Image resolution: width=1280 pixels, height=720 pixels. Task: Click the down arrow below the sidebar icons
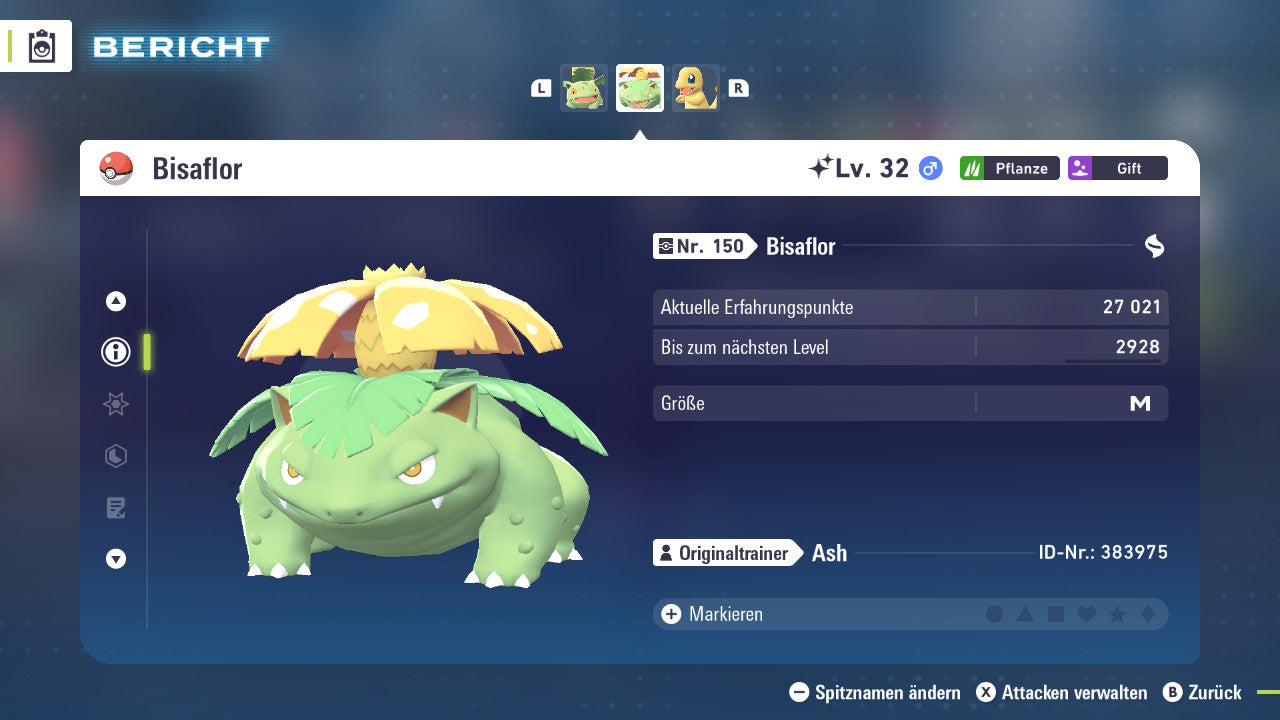tap(115, 559)
